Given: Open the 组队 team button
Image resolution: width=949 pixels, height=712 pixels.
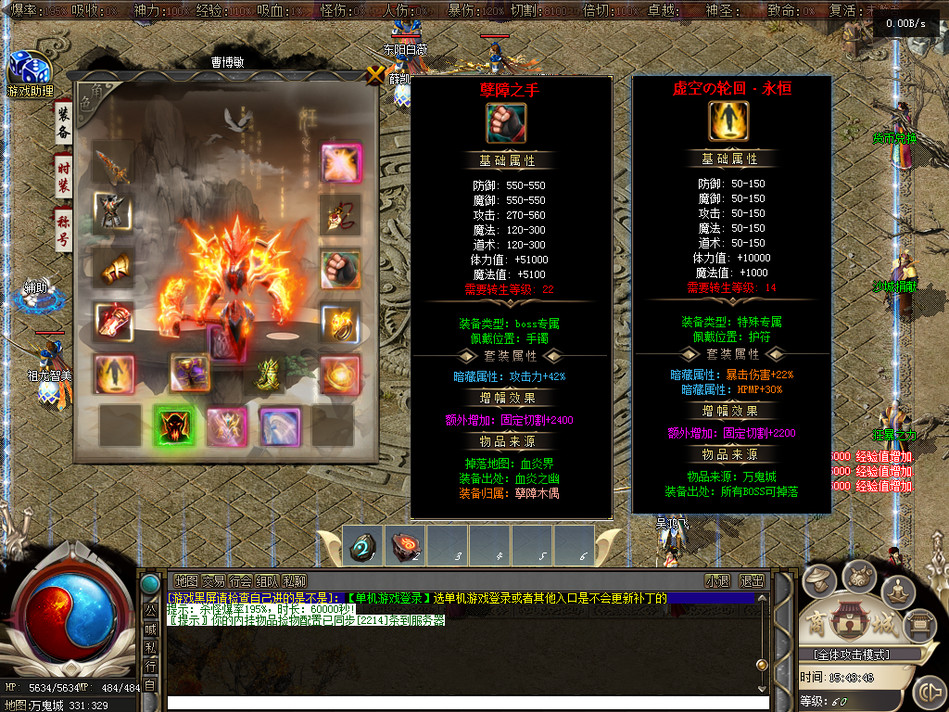Looking at the screenshot, I should 267,581.
